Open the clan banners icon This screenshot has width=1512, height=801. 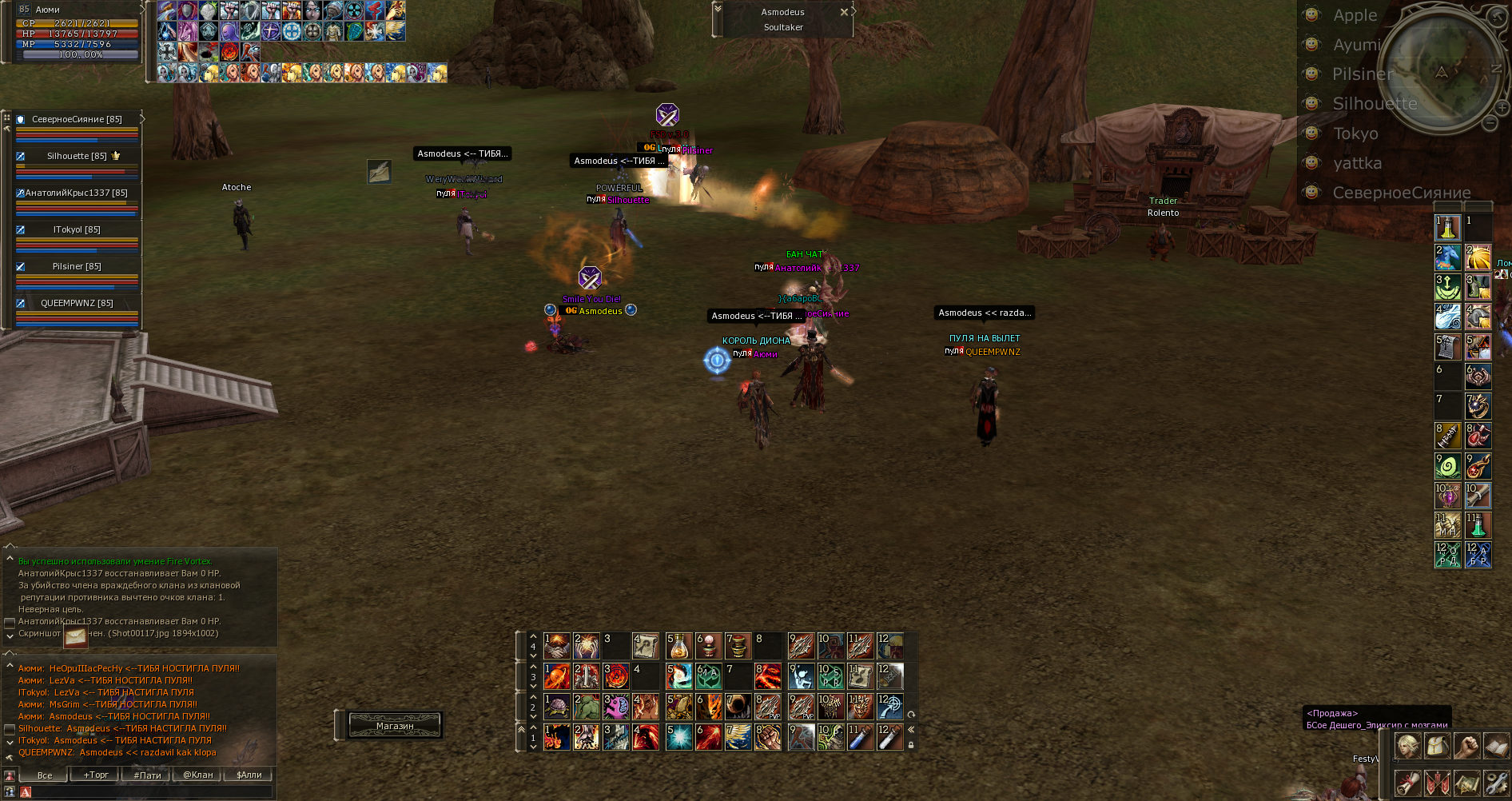(x=1438, y=783)
